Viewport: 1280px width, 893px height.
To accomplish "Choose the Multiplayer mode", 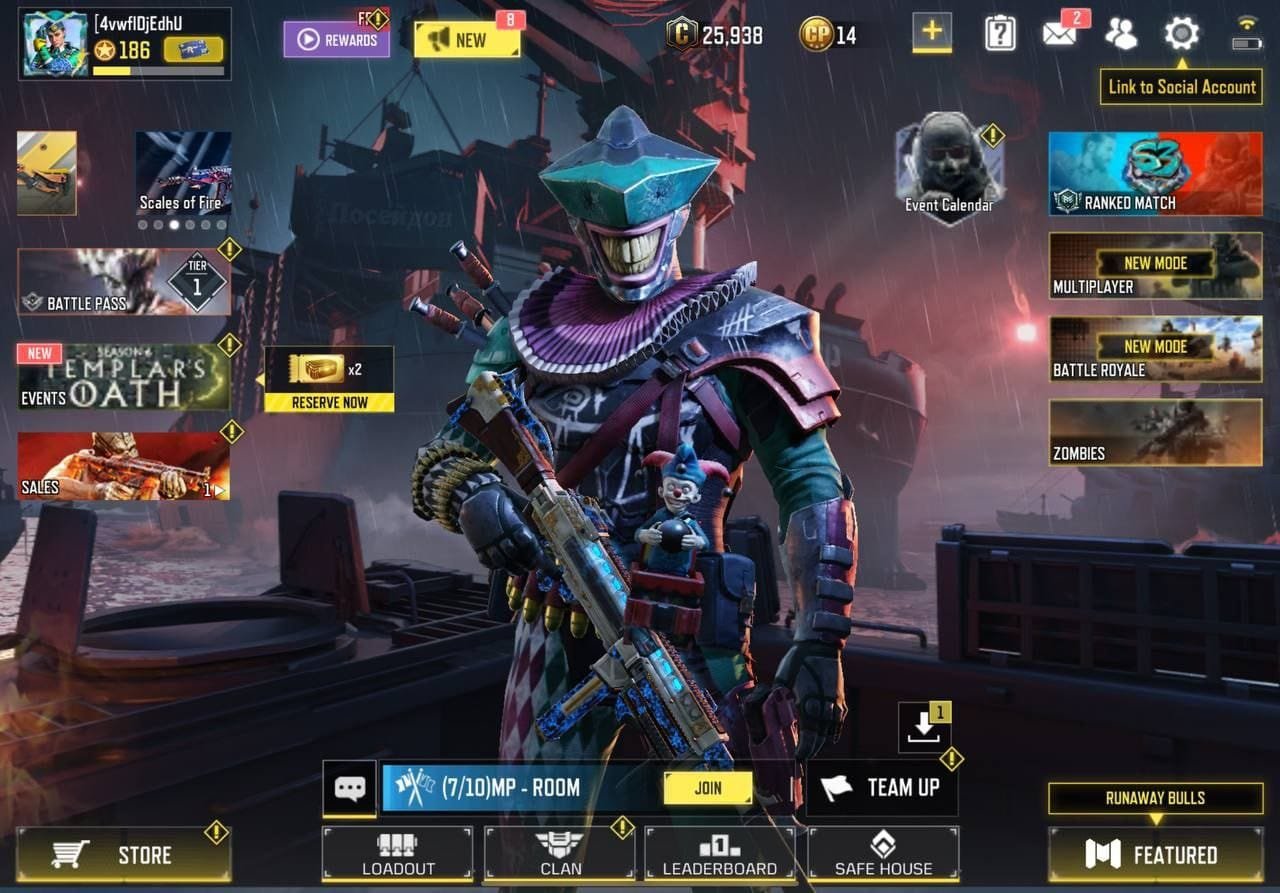I will (x=1155, y=266).
